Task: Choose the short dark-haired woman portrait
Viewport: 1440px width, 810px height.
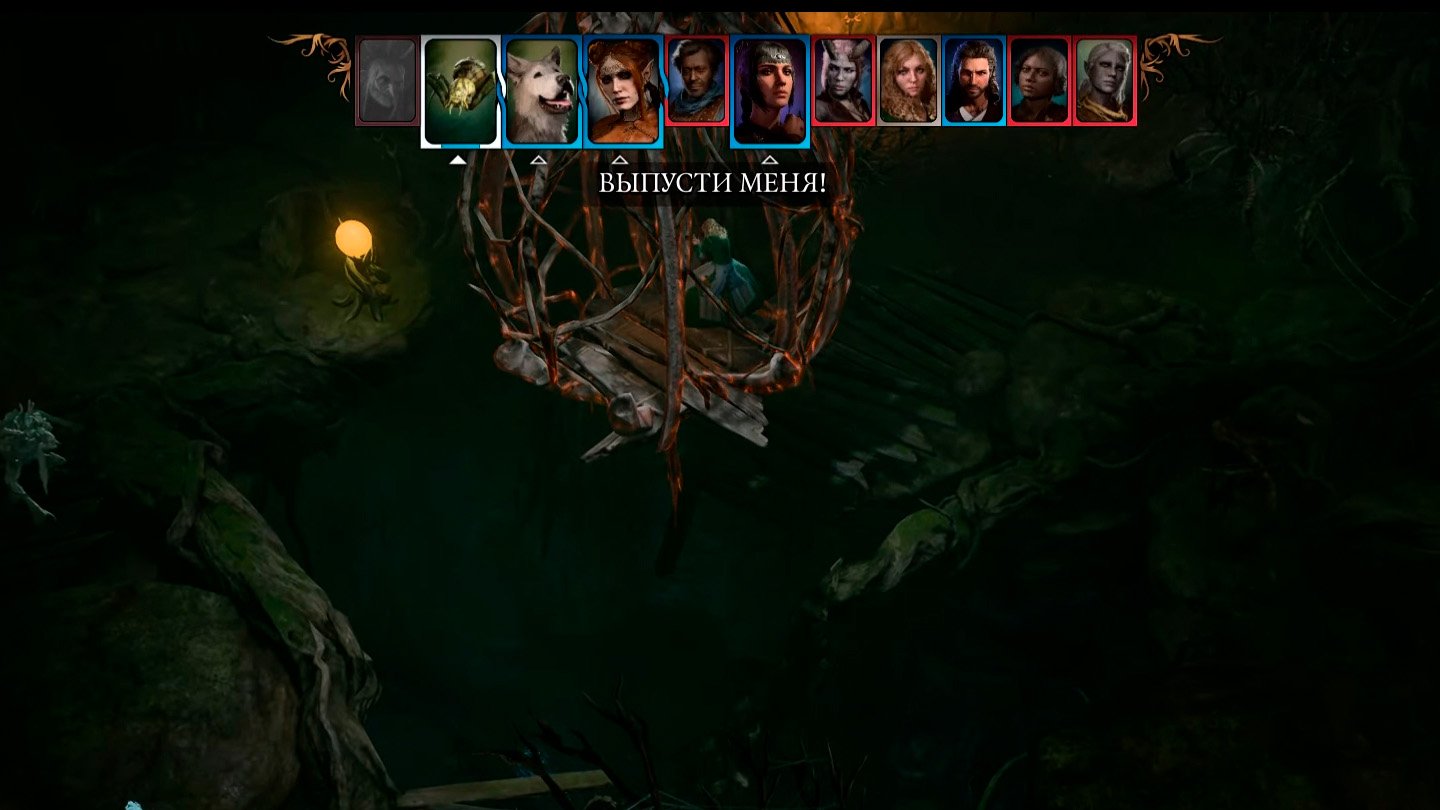Action: click(x=1039, y=81)
